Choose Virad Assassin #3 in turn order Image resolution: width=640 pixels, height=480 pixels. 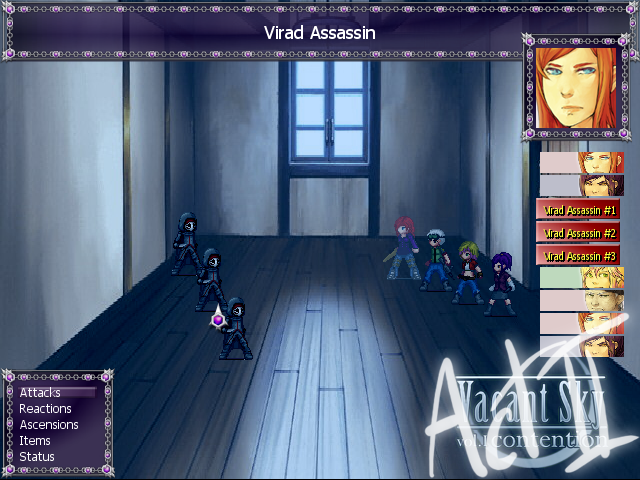tap(581, 256)
